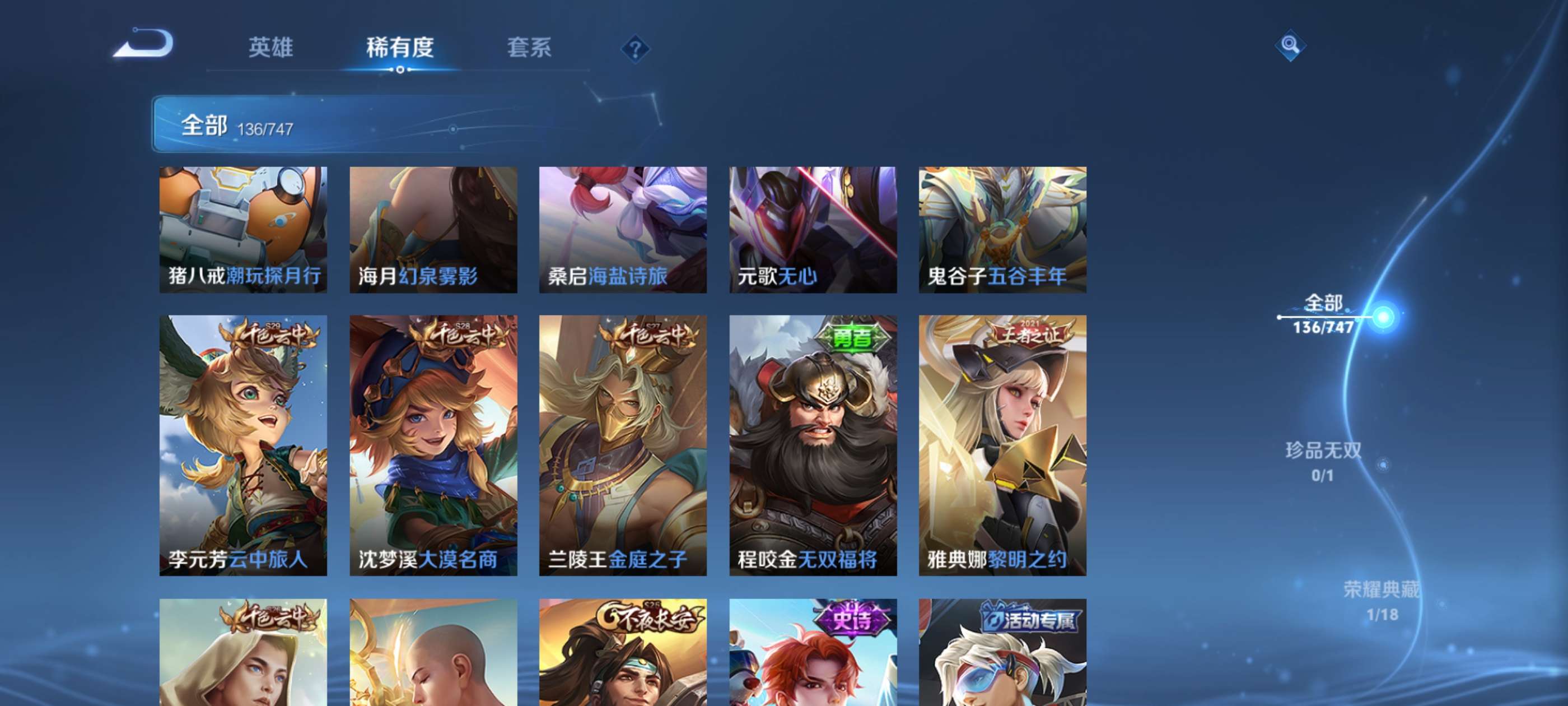Select the 猪八戒潮玩探月行 skin
Screen dimensions: 1568x706
pos(244,229)
